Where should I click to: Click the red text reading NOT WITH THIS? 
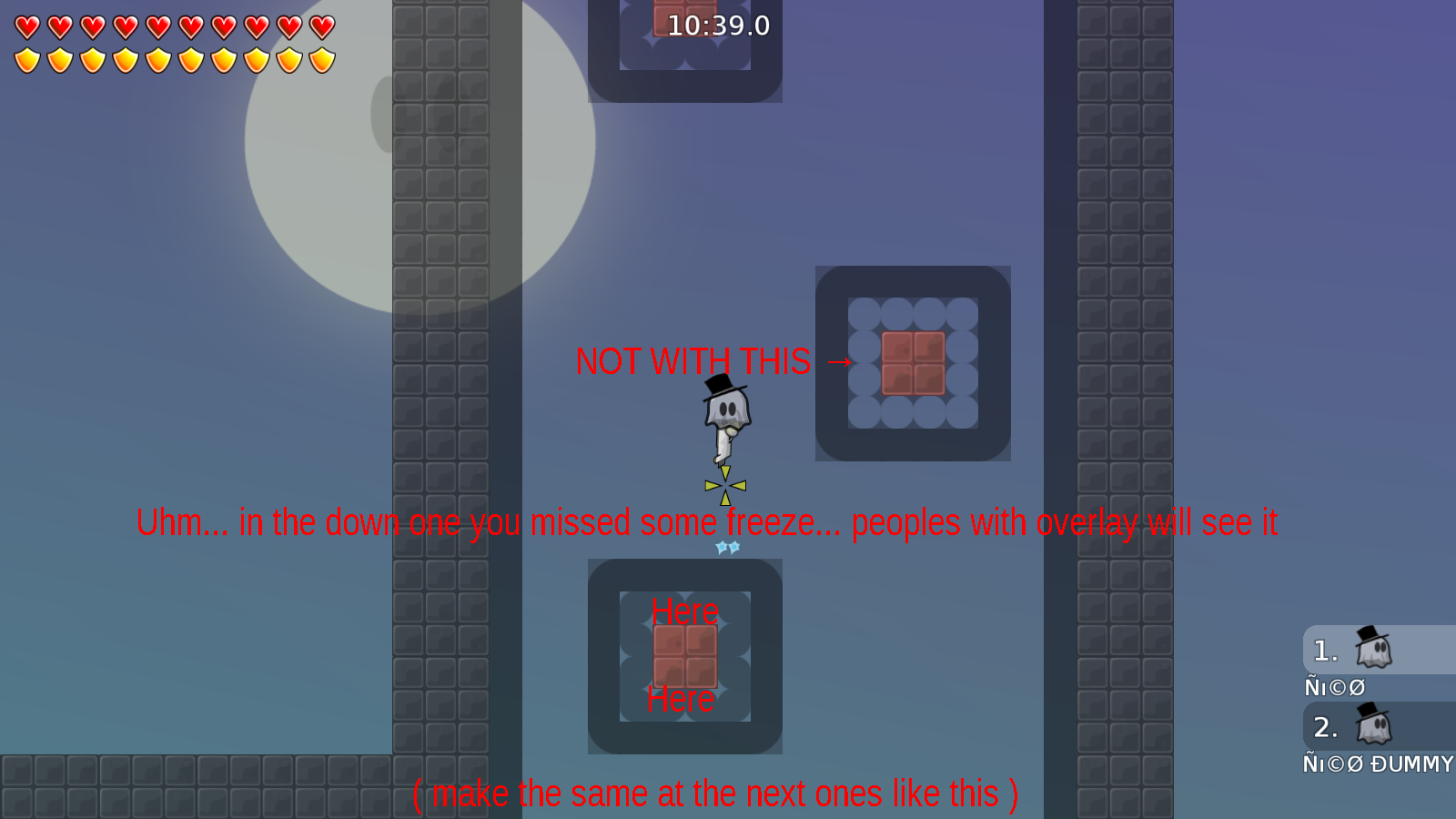tap(693, 362)
